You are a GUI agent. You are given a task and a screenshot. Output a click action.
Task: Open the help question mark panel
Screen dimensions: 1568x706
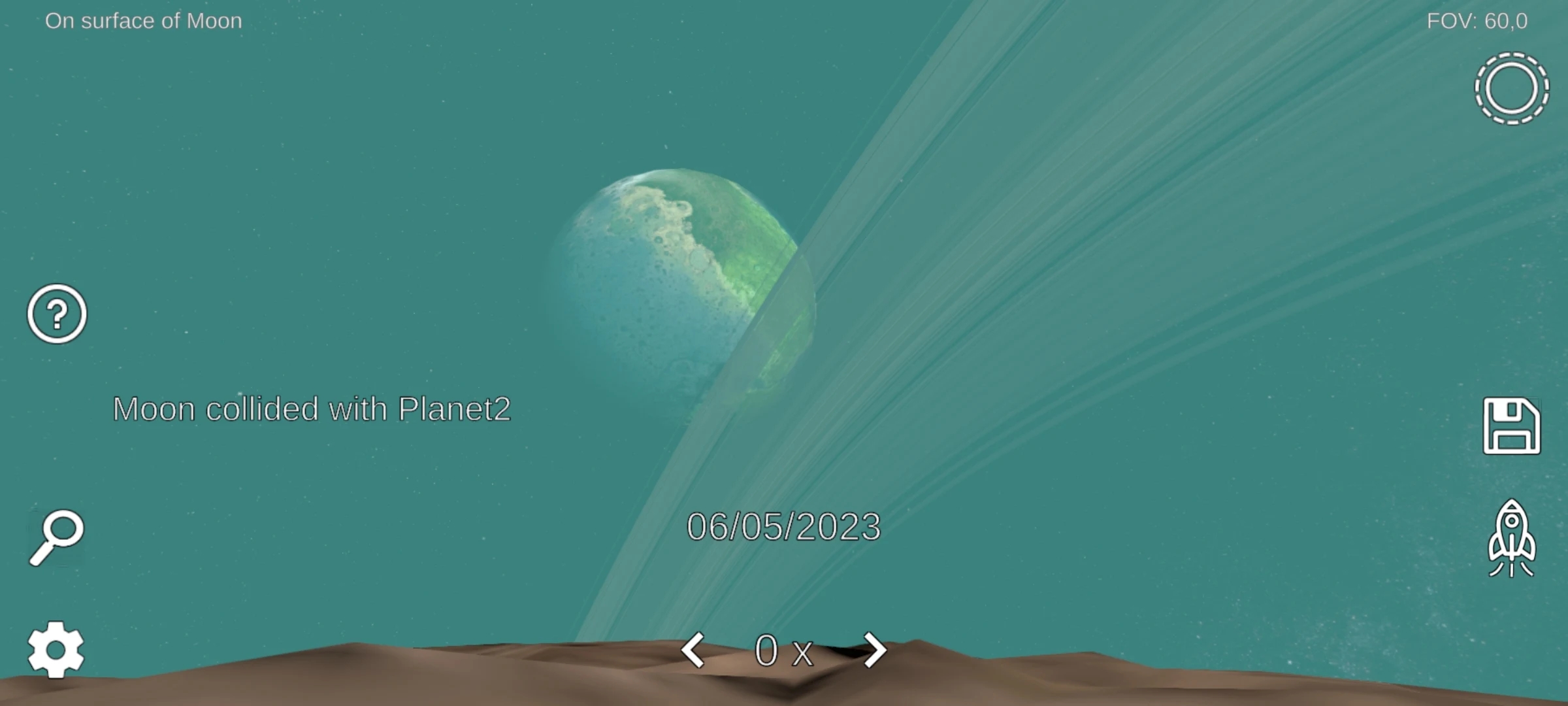click(x=56, y=314)
